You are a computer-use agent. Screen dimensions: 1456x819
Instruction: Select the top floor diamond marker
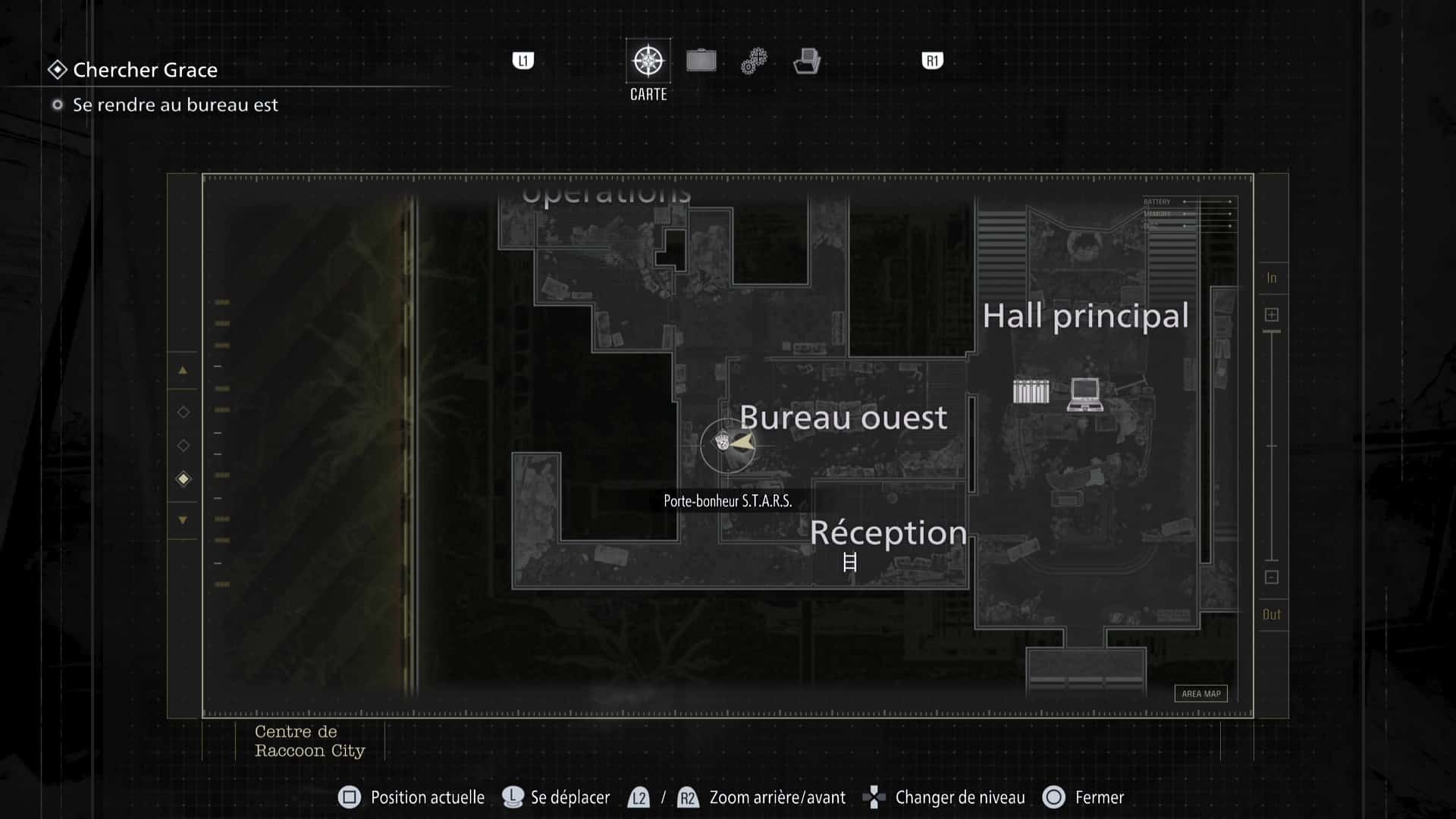coord(183,412)
